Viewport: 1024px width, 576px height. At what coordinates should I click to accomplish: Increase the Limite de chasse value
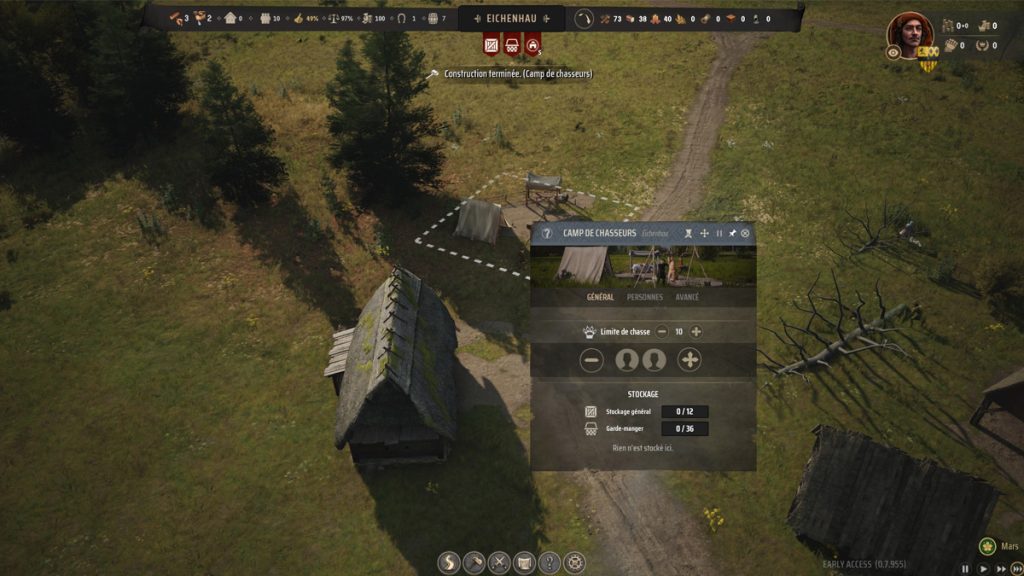(696, 332)
